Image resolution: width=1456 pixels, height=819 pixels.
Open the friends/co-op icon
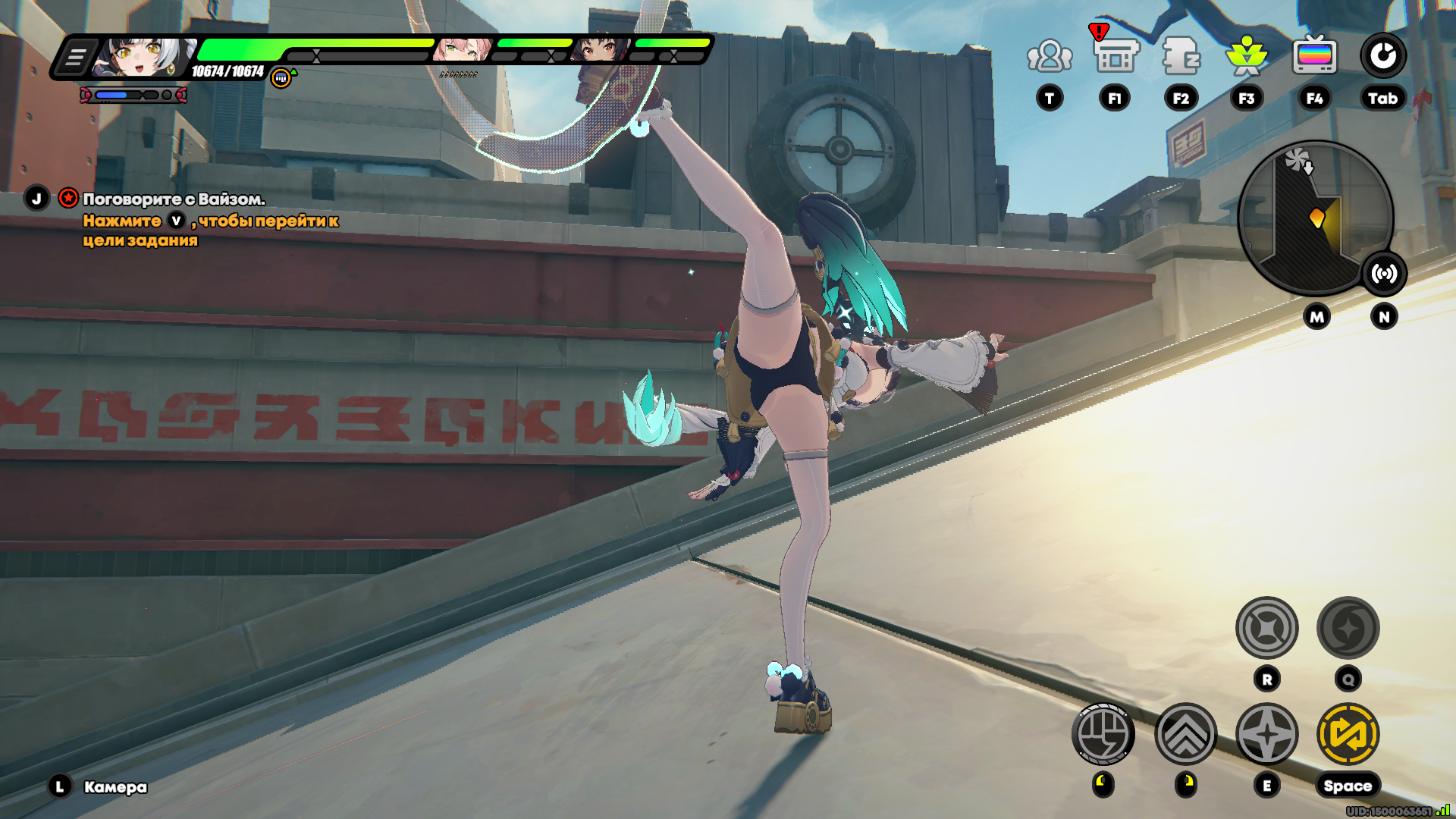[x=1050, y=56]
